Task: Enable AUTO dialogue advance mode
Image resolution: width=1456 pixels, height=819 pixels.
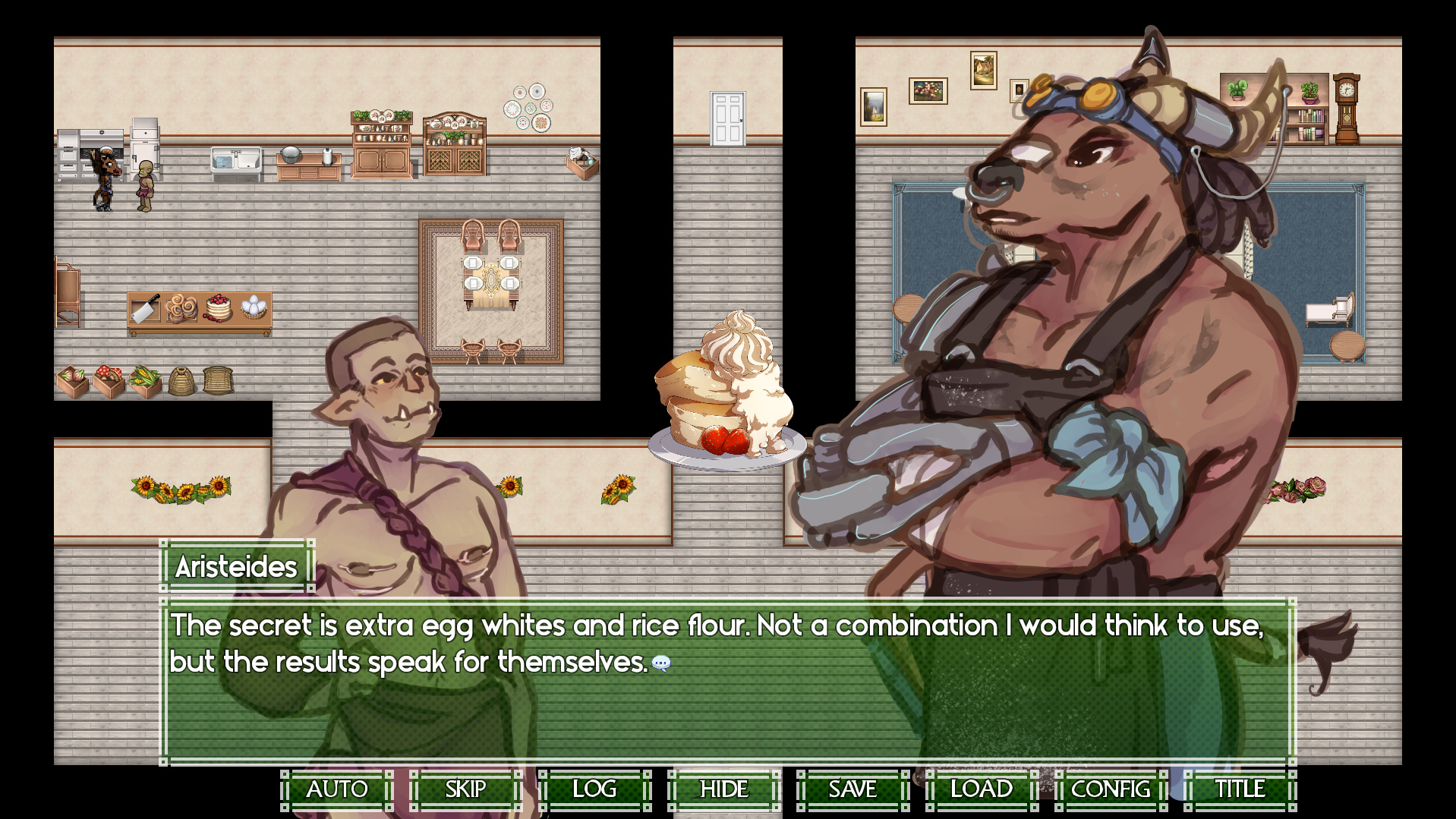Action: click(x=337, y=789)
